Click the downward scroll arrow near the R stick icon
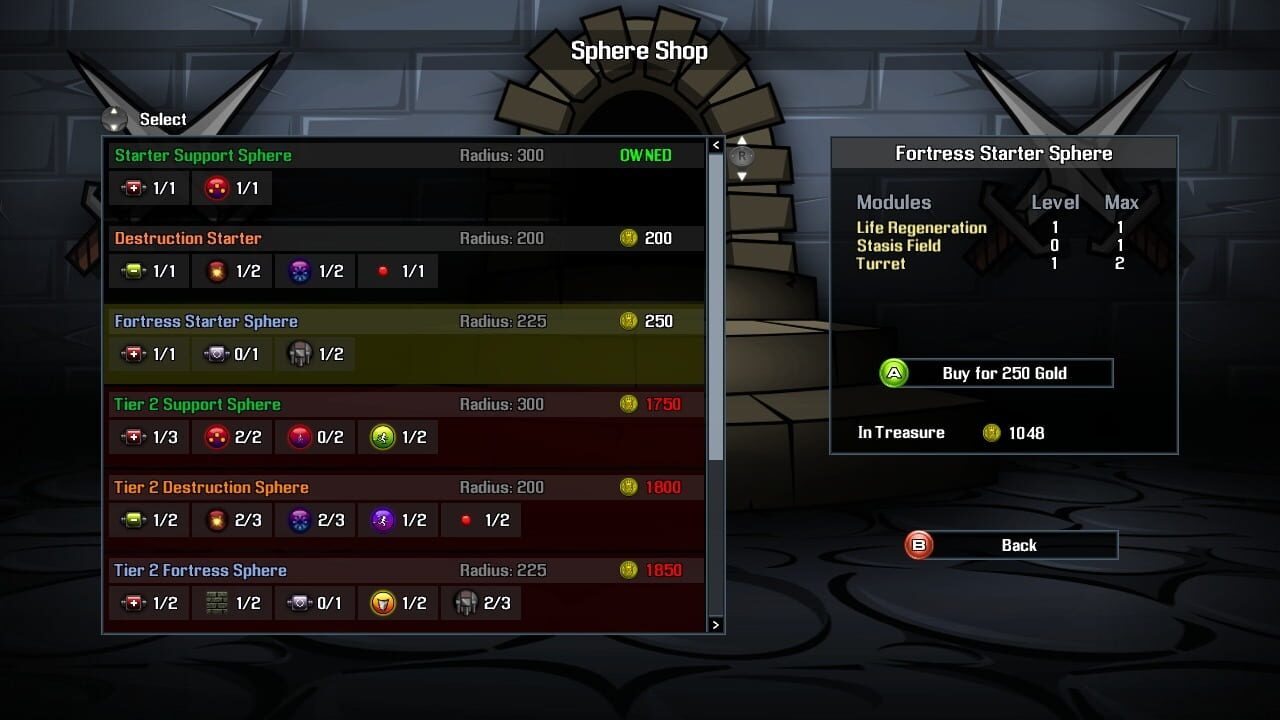 [742, 176]
